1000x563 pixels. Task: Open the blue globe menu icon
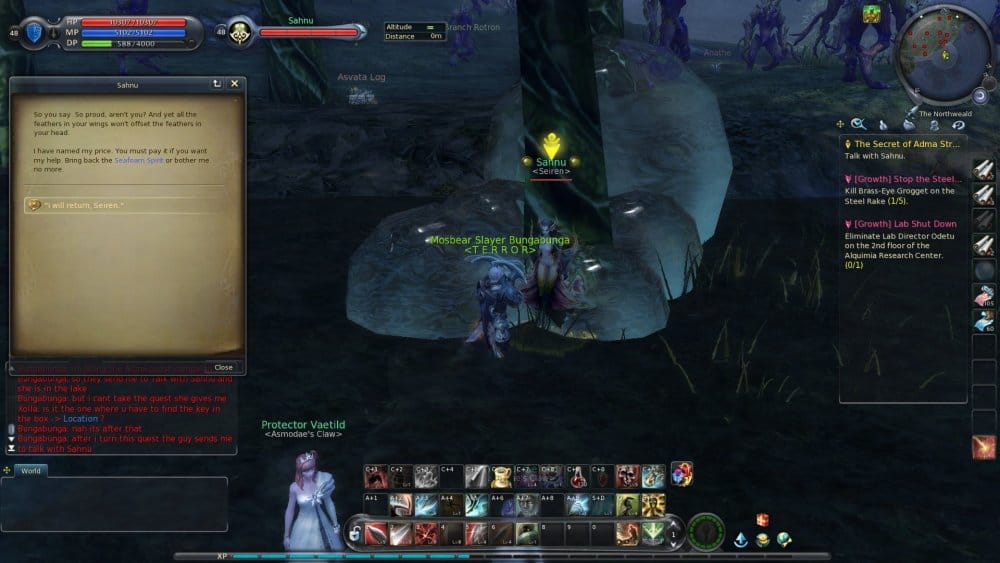[784, 540]
